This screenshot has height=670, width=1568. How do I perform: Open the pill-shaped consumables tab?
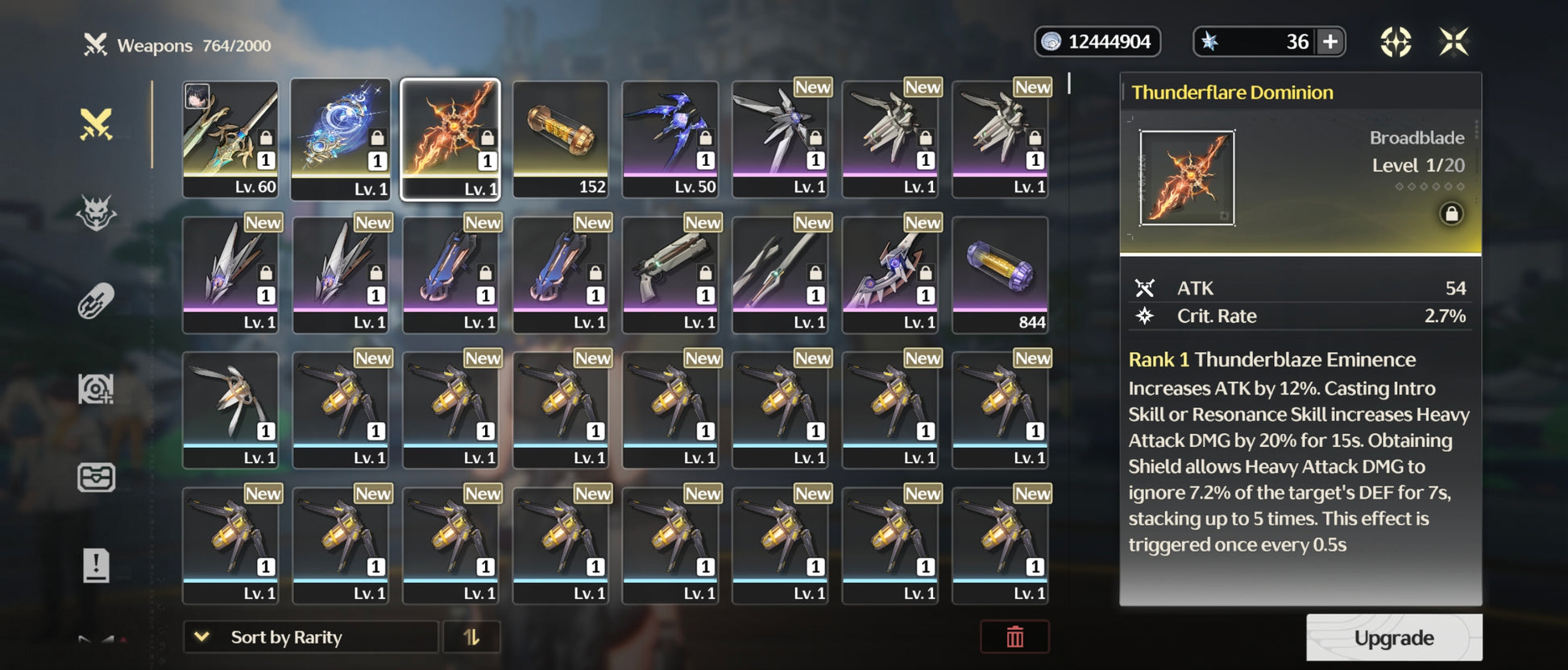(x=96, y=302)
